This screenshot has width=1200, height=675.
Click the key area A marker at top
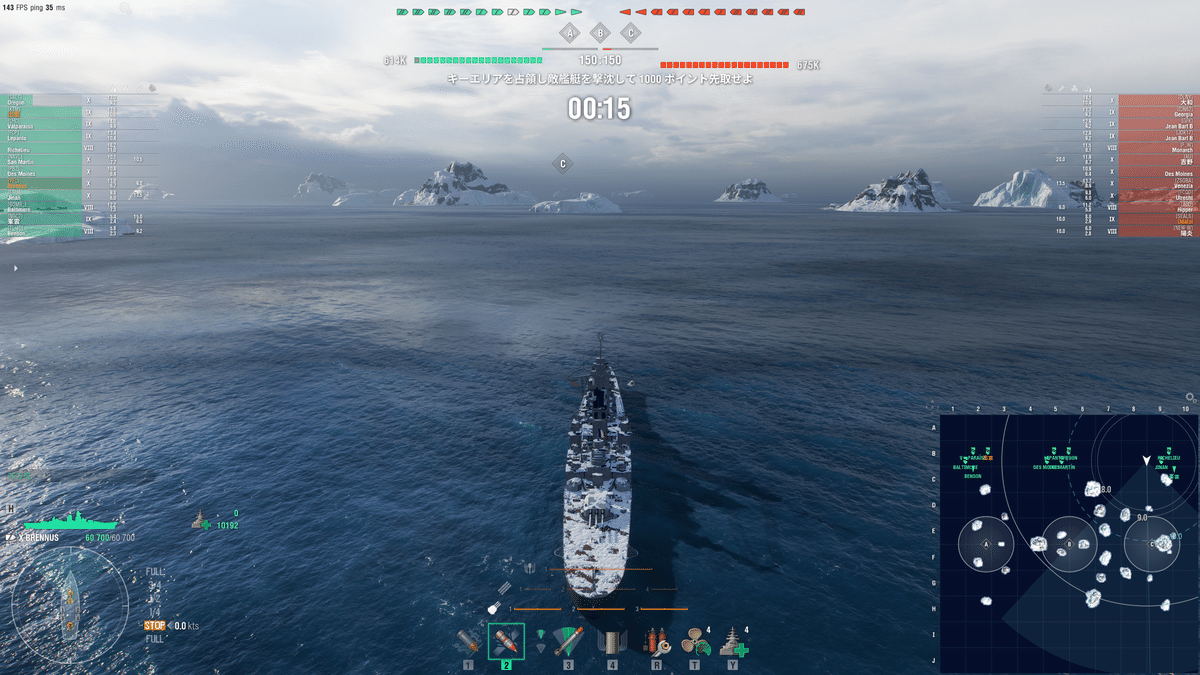click(x=570, y=33)
